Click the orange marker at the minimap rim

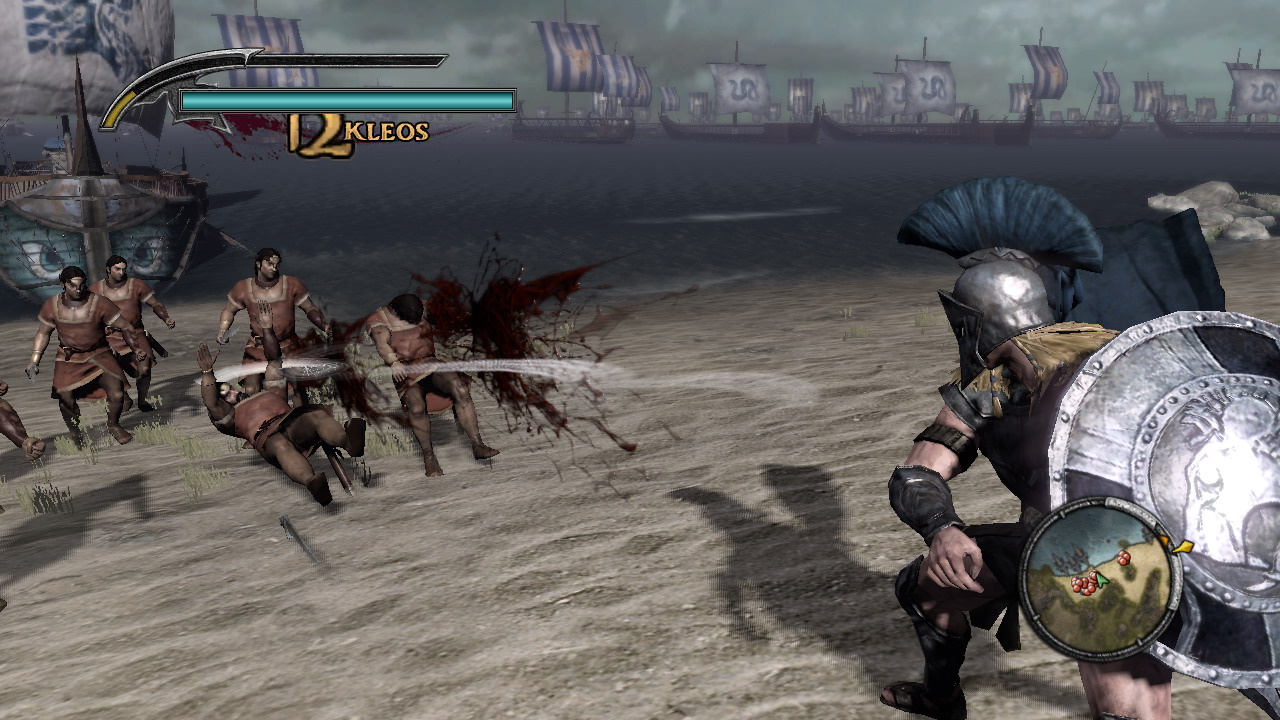coord(1164,539)
